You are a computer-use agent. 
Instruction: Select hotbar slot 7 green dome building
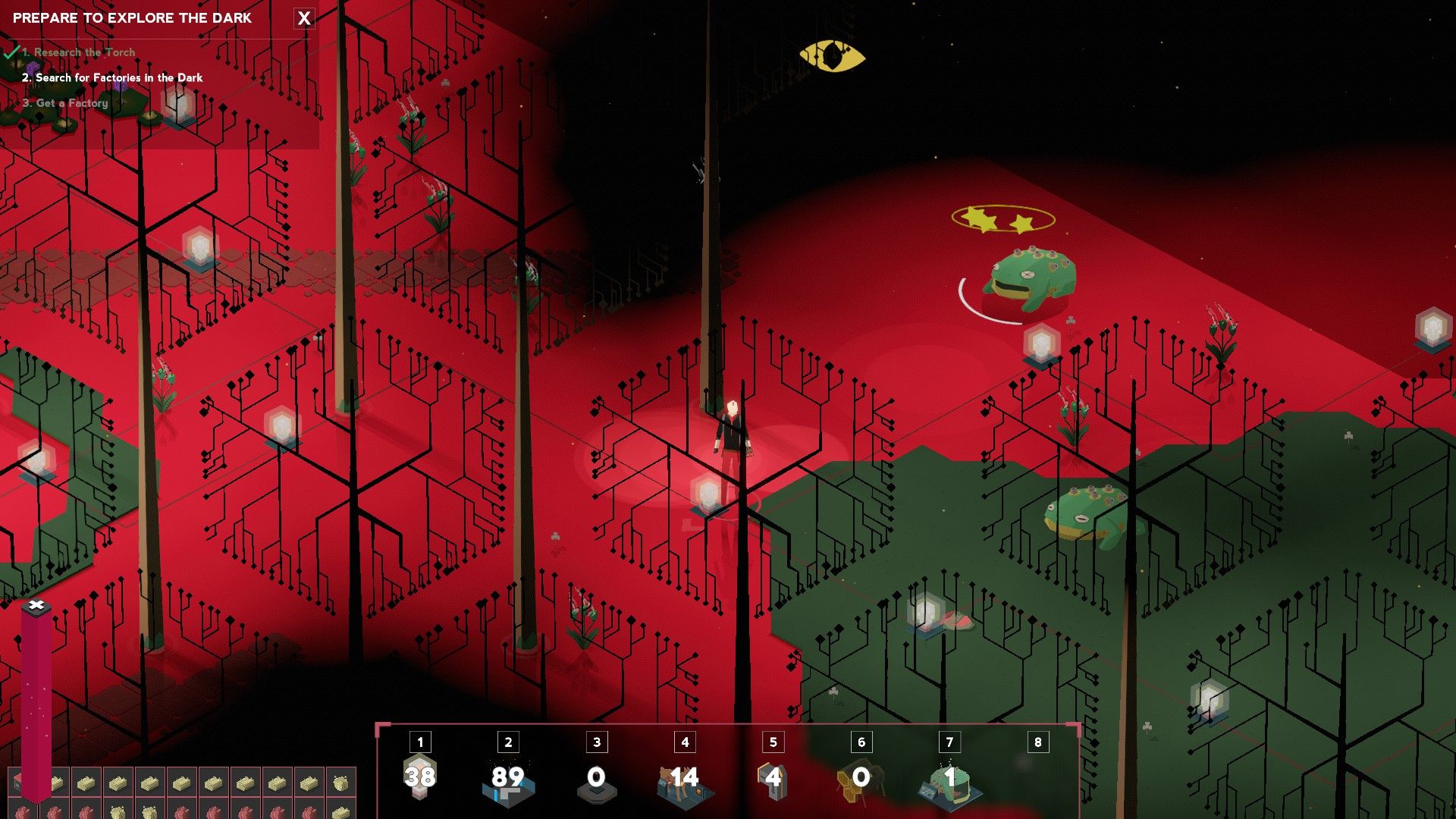coord(949,780)
